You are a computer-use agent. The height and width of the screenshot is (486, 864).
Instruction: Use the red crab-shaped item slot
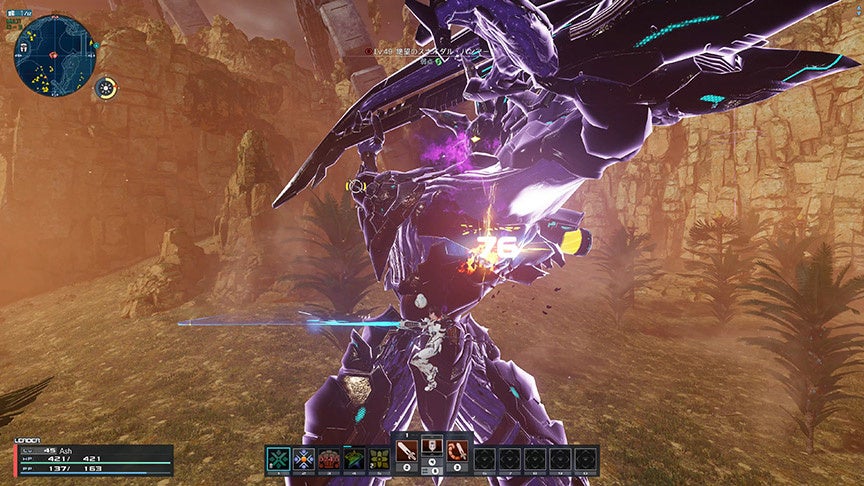click(x=329, y=460)
